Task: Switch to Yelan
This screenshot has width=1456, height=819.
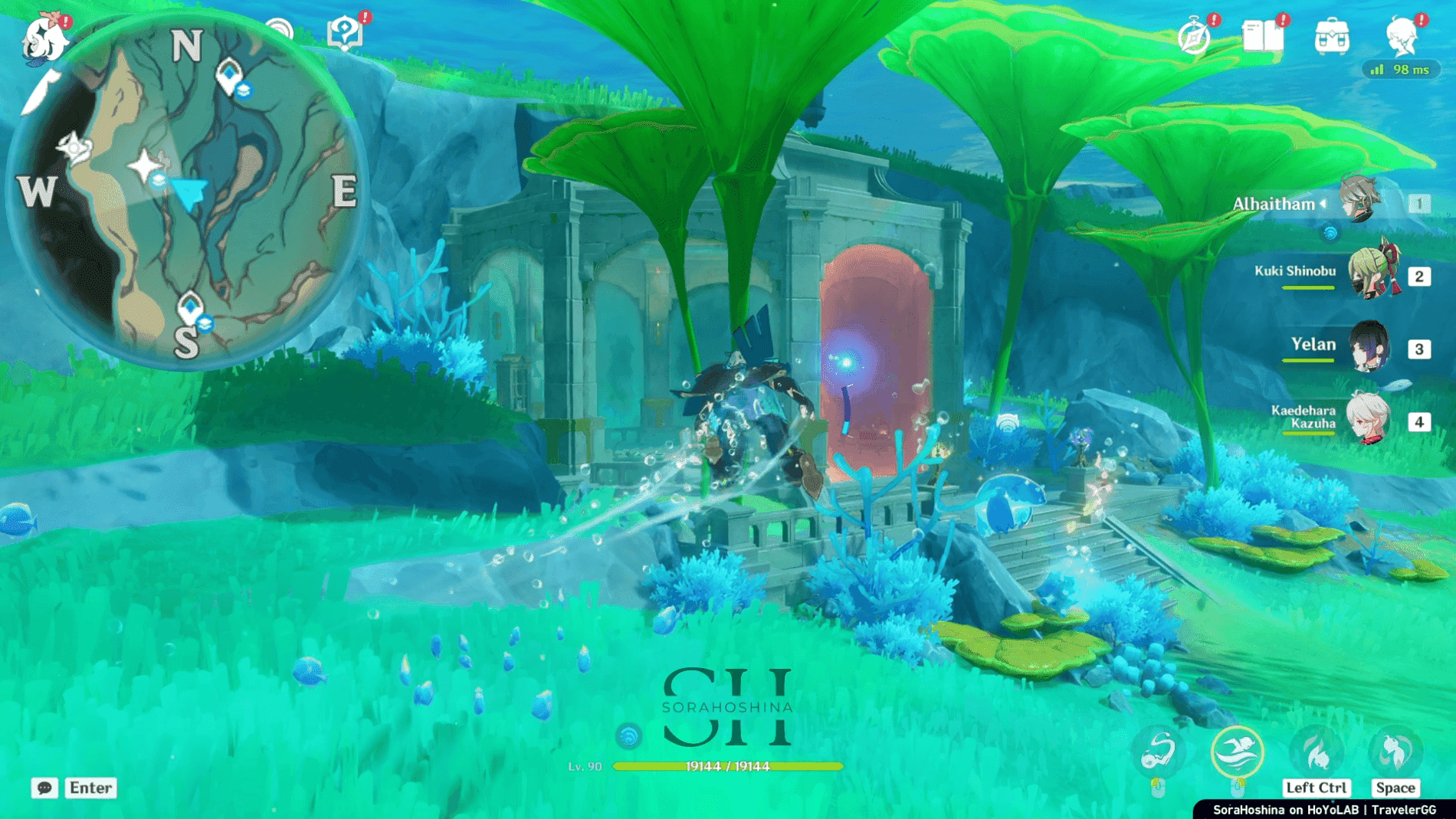Action: pyautogui.click(x=1369, y=346)
